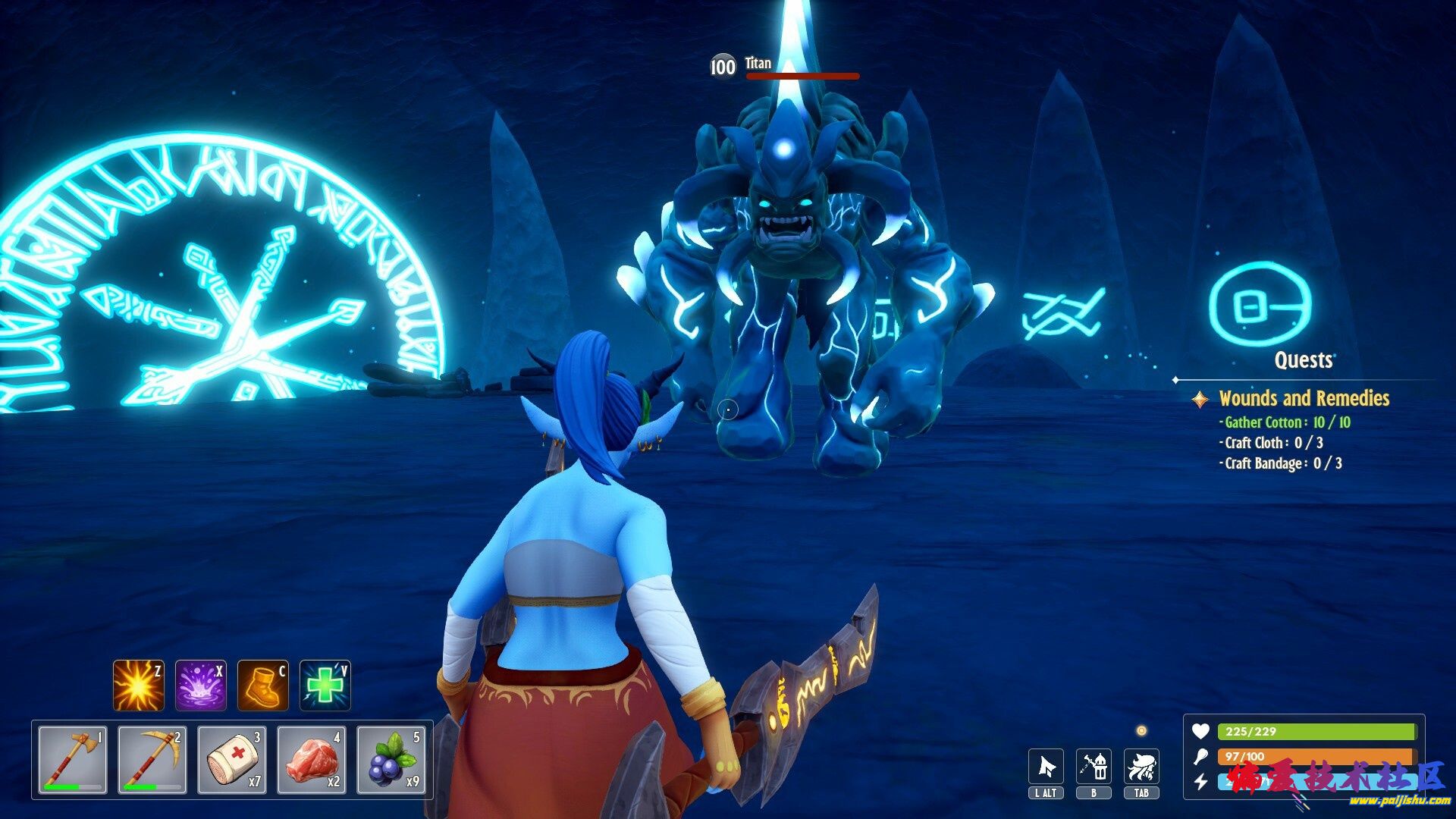Activate the green cross heal ability
The width and height of the screenshot is (1456, 819).
point(325,686)
